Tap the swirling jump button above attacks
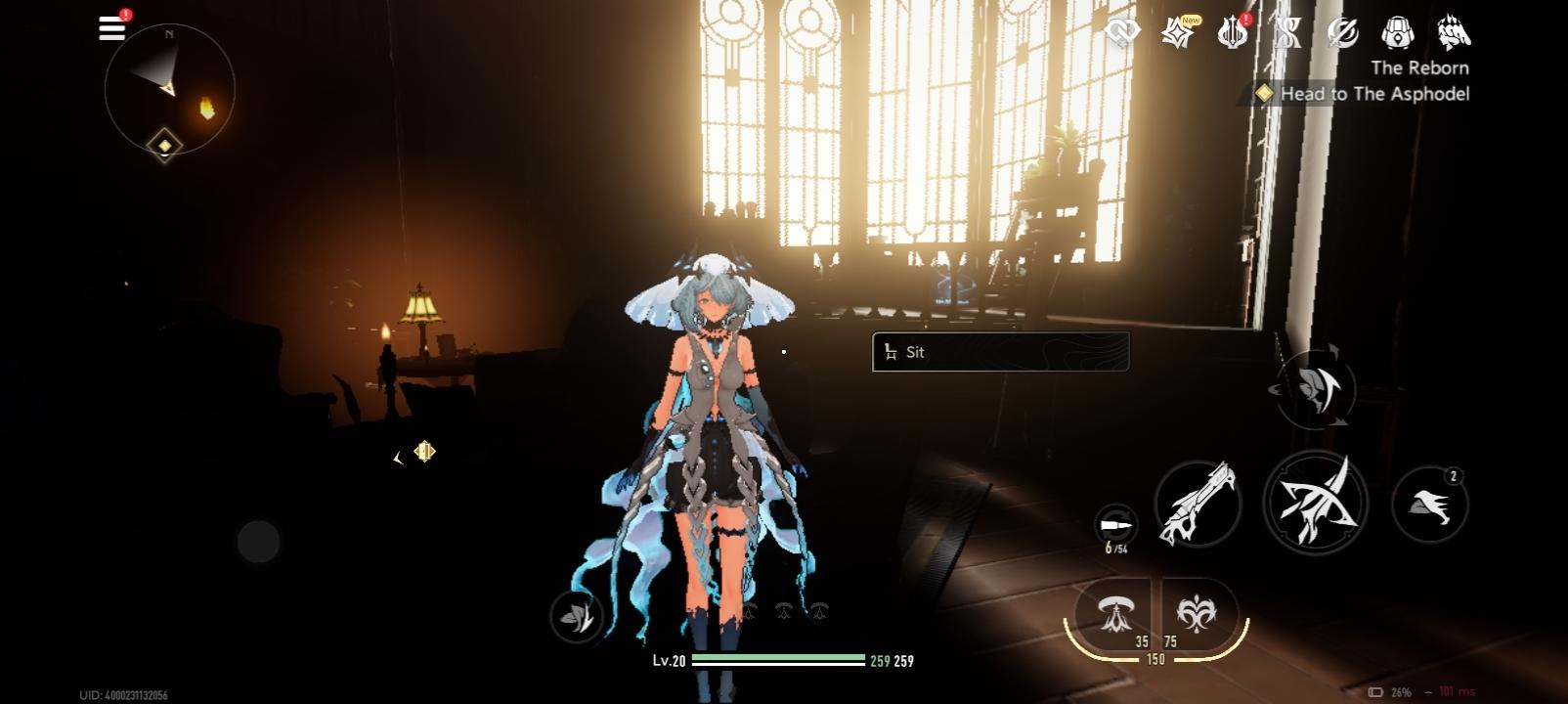The height and width of the screenshot is (704, 1568). (1316, 389)
